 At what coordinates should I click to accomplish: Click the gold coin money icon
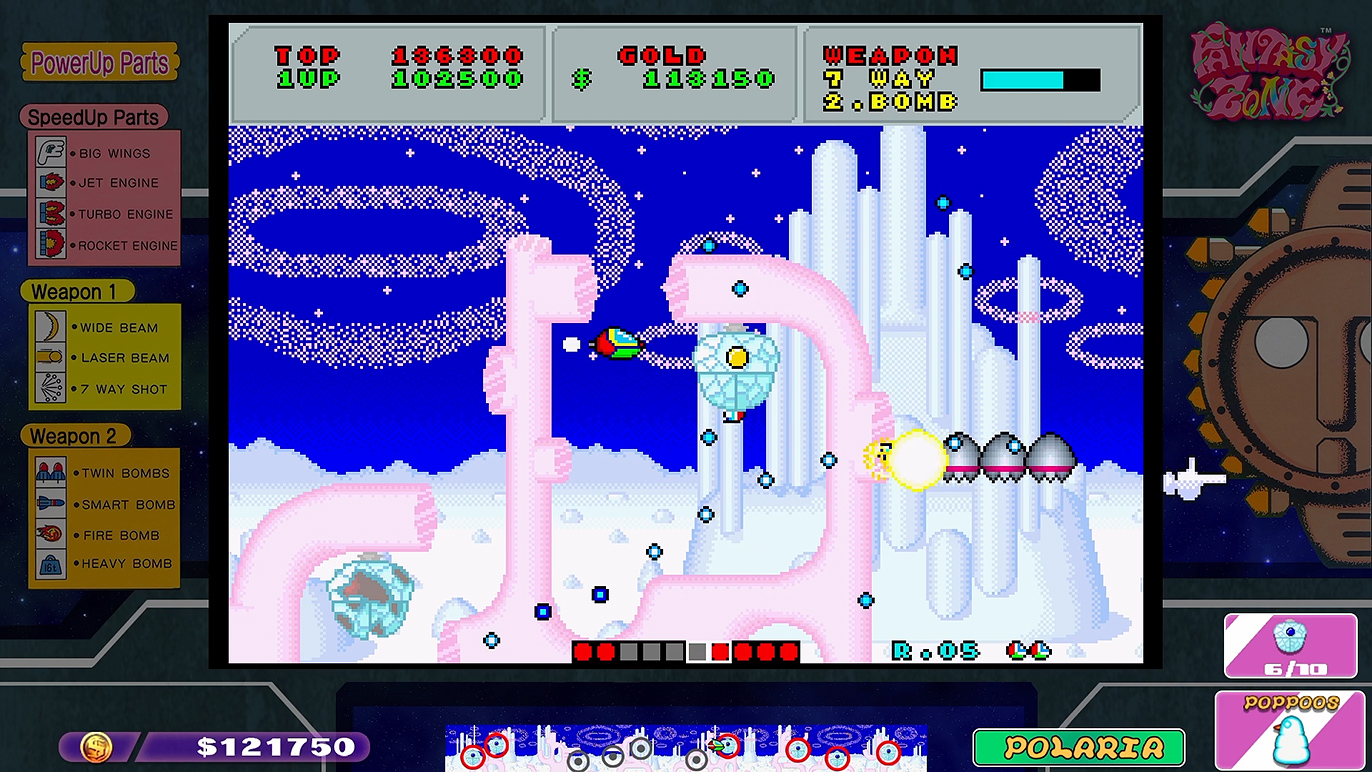coord(96,746)
